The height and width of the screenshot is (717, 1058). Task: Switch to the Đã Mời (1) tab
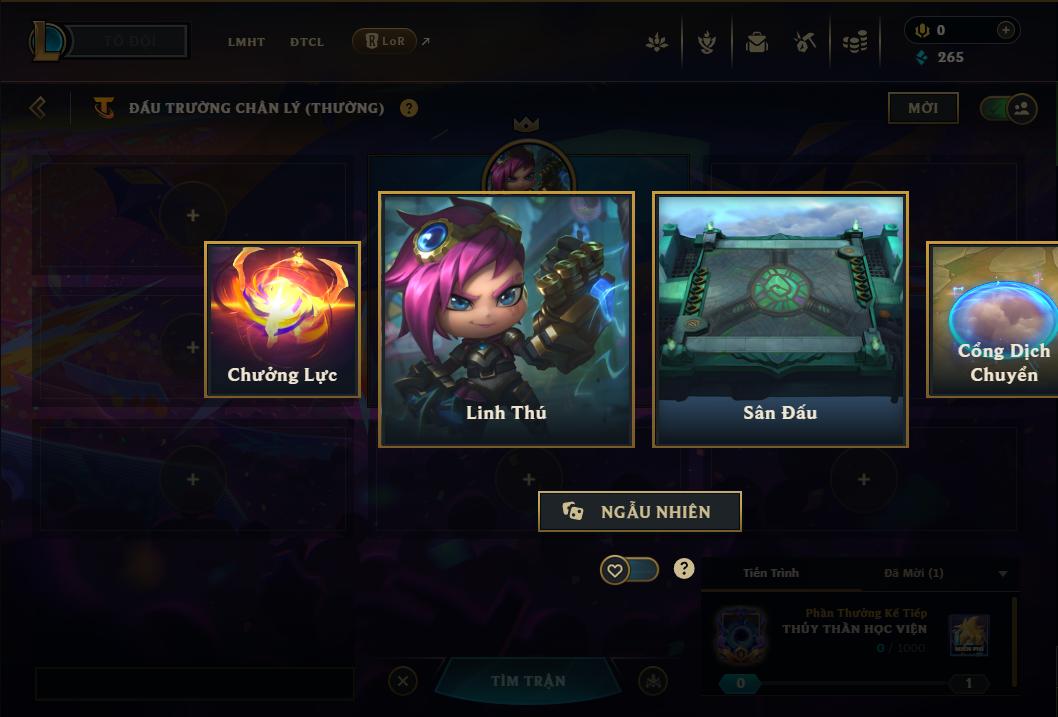click(913, 573)
